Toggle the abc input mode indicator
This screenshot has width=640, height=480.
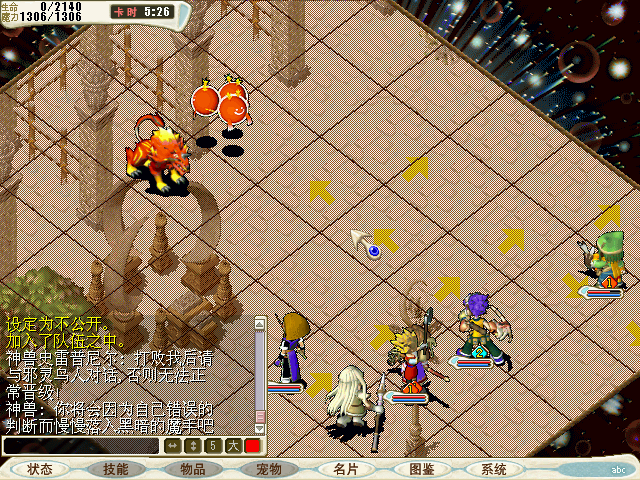tap(618, 469)
